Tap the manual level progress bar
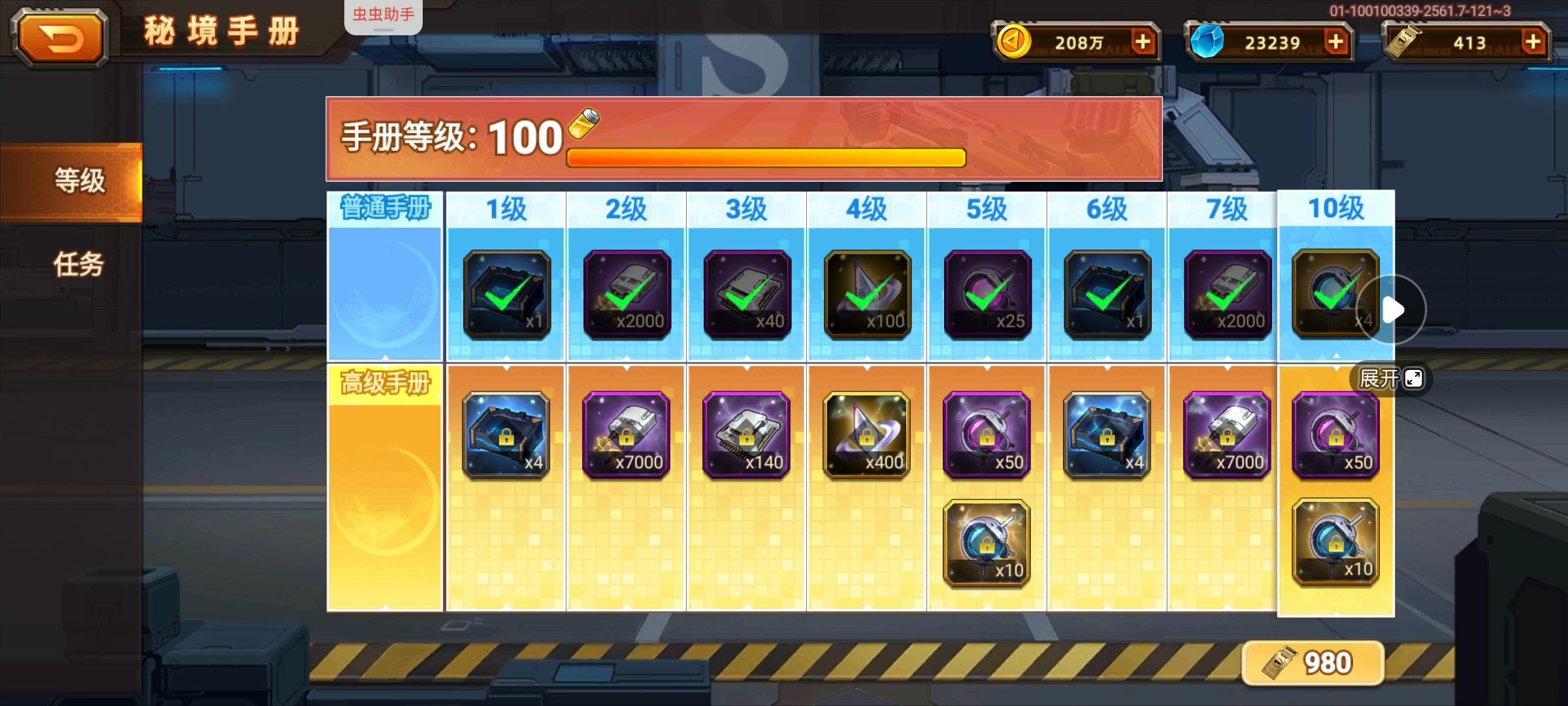The width and height of the screenshot is (1568, 706). click(764, 156)
